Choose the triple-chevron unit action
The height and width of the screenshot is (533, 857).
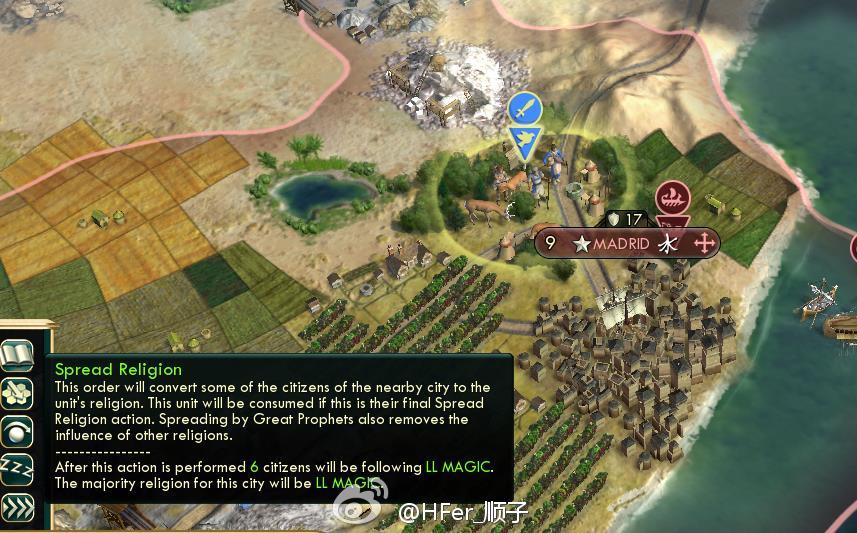[x=17, y=506]
